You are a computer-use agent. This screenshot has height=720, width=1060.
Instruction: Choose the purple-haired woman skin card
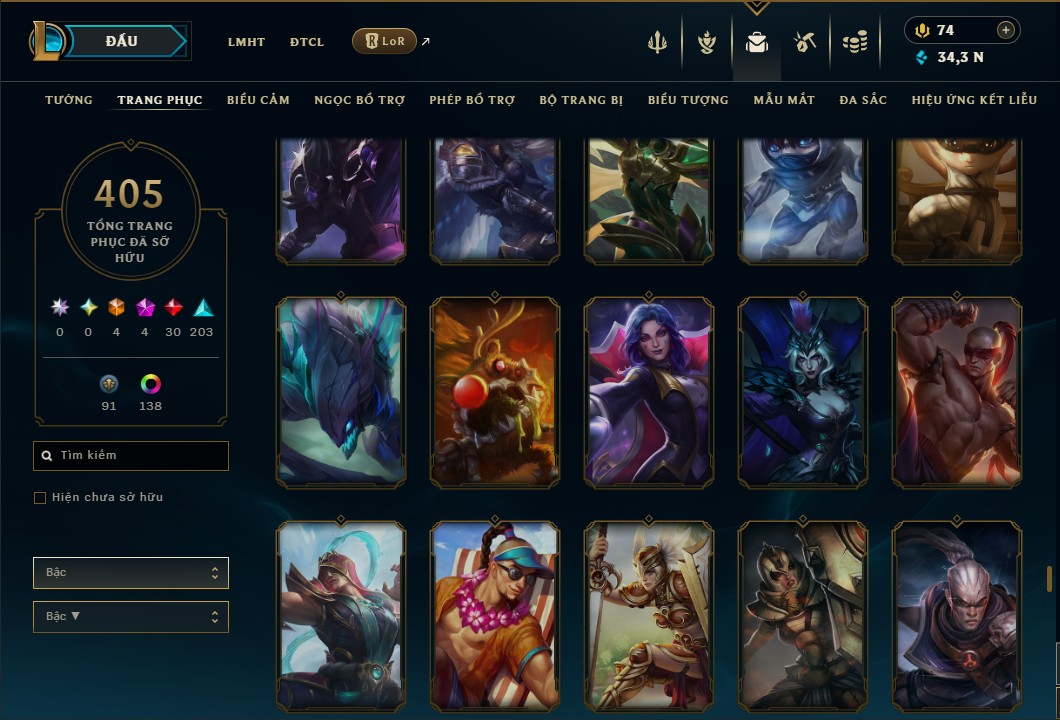coord(649,392)
